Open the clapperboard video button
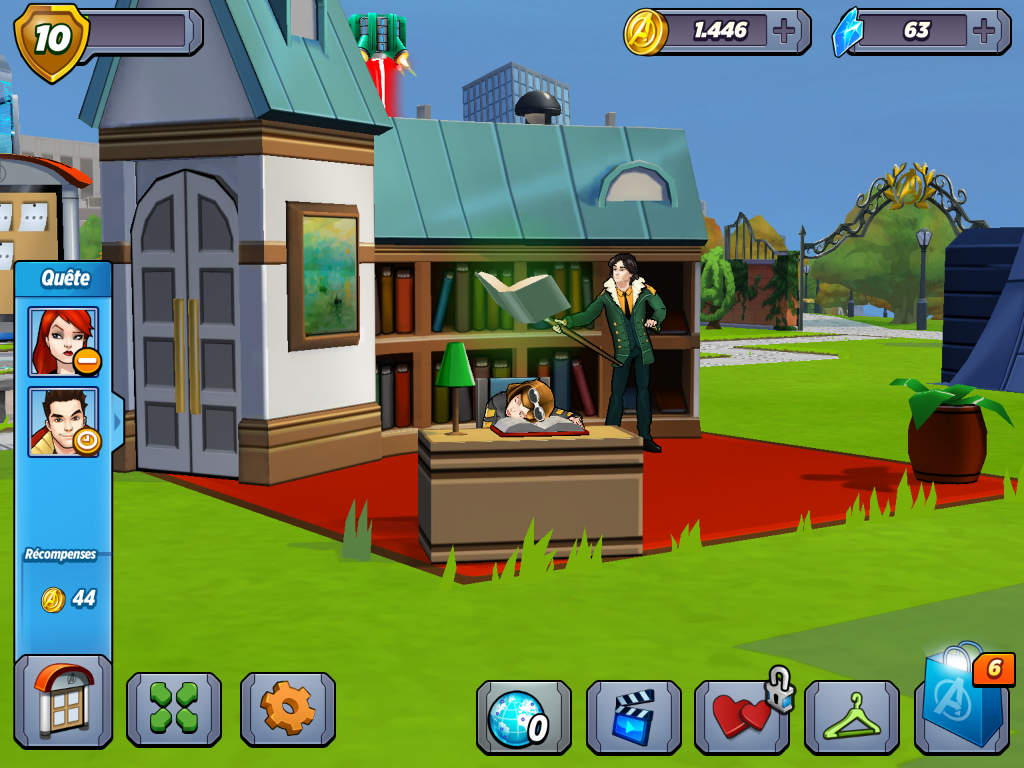Image resolution: width=1024 pixels, height=768 pixels. [633, 717]
